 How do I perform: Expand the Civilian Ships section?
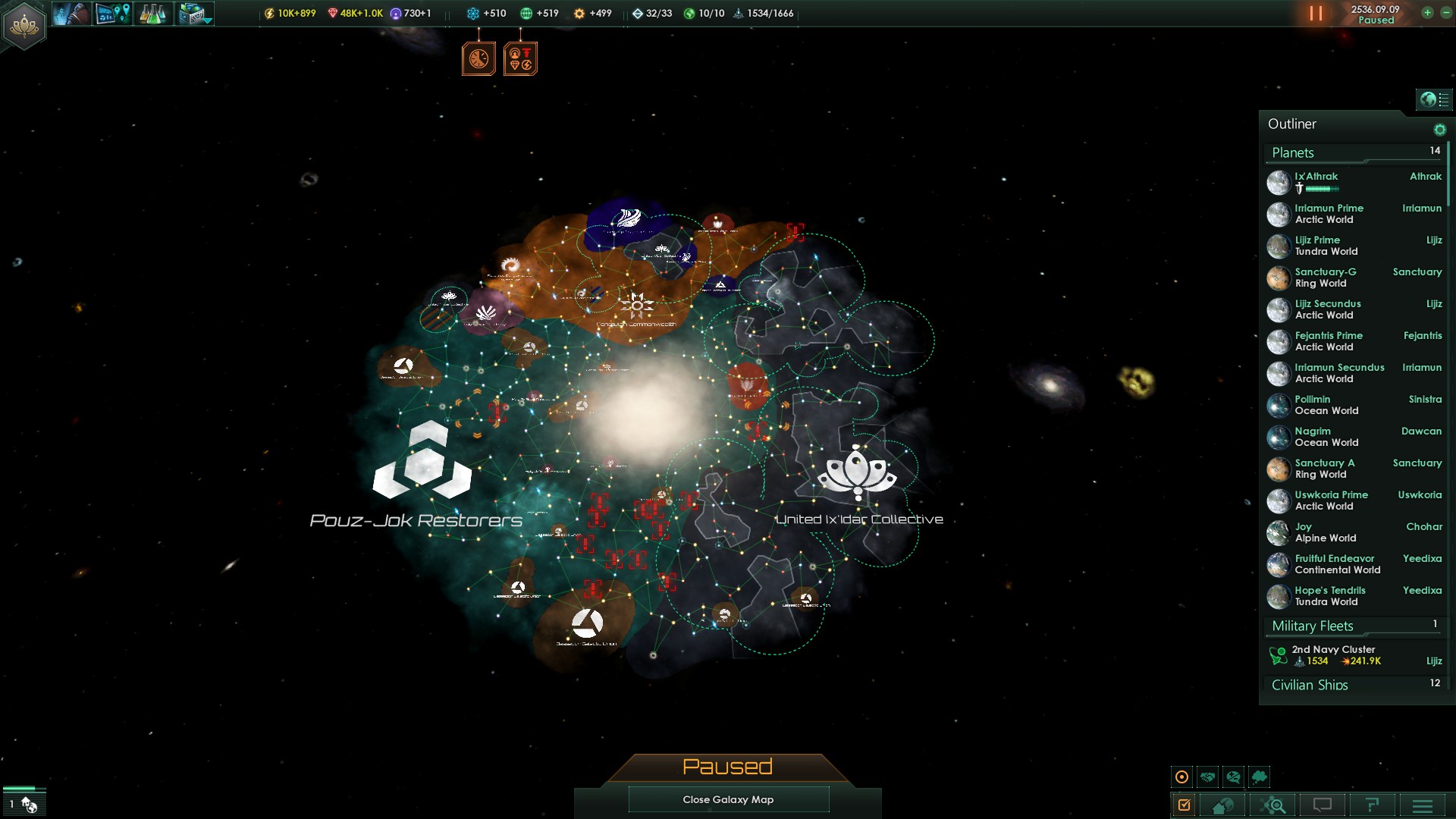point(1310,685)
